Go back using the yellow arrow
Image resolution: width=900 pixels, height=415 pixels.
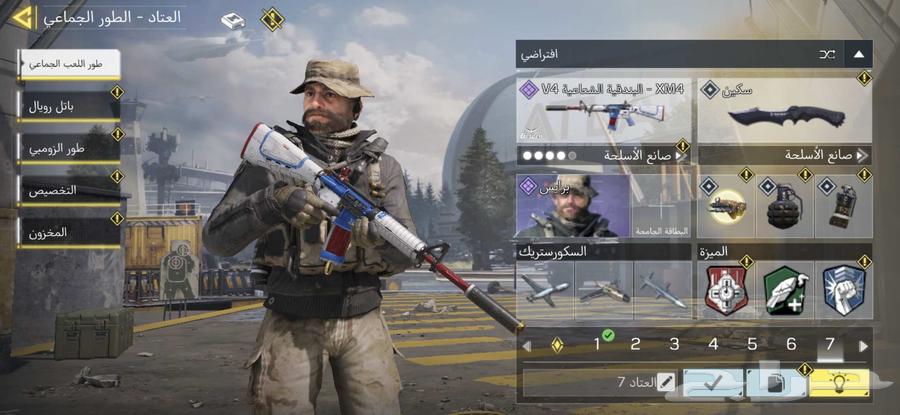coord(22,17)
